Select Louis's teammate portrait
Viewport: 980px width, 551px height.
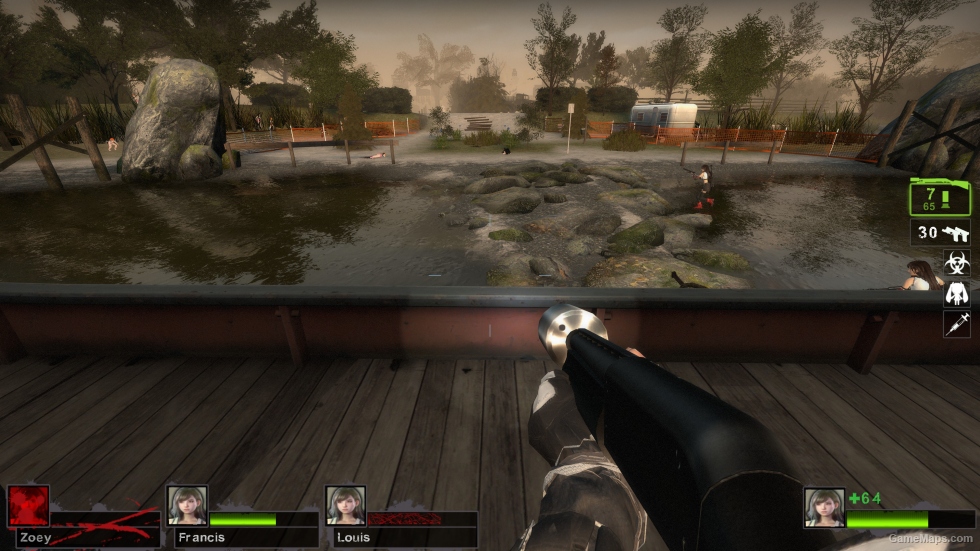tap(345, 506)
